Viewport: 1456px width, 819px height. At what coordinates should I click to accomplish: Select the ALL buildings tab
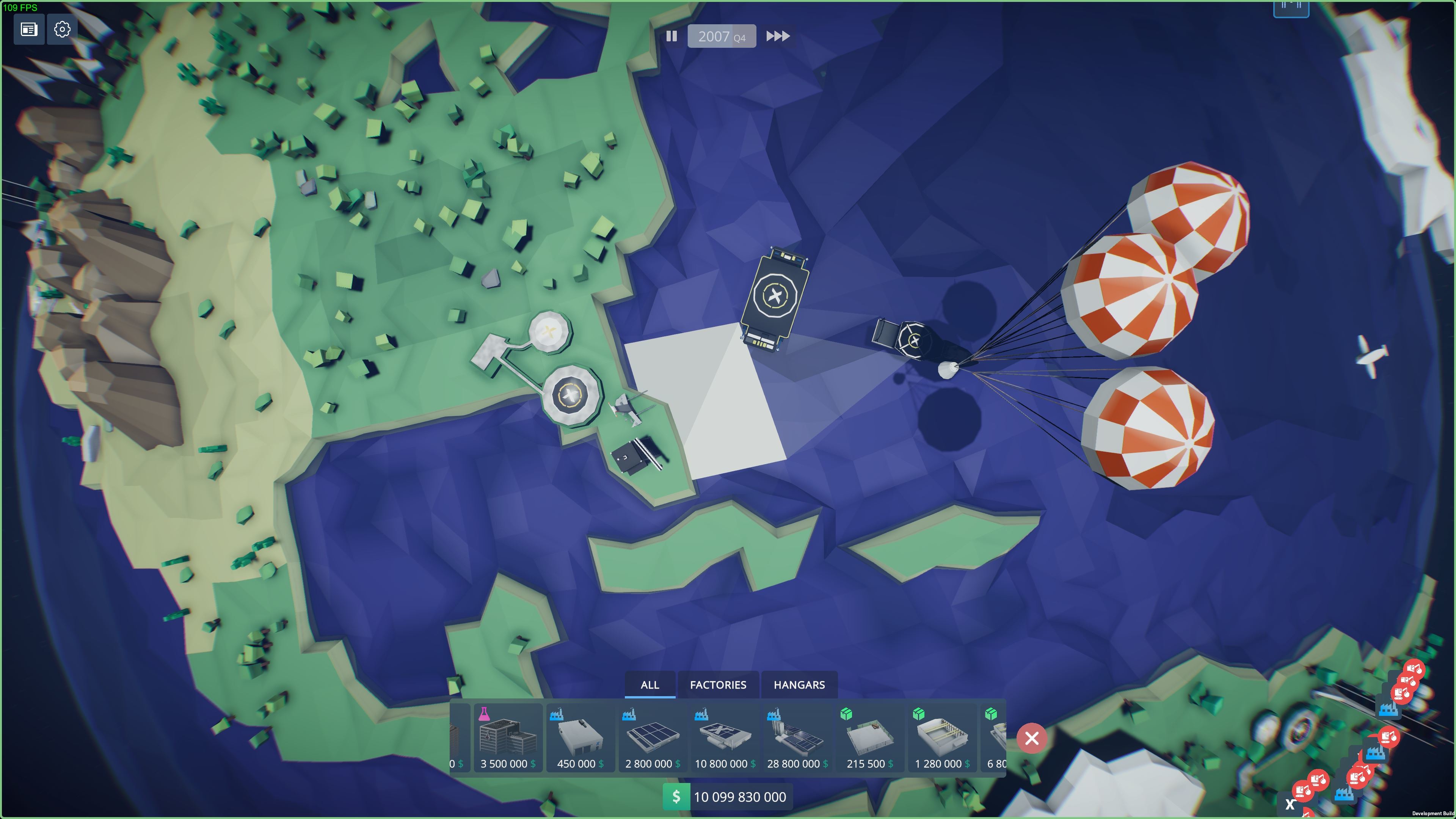pos(650,684)
